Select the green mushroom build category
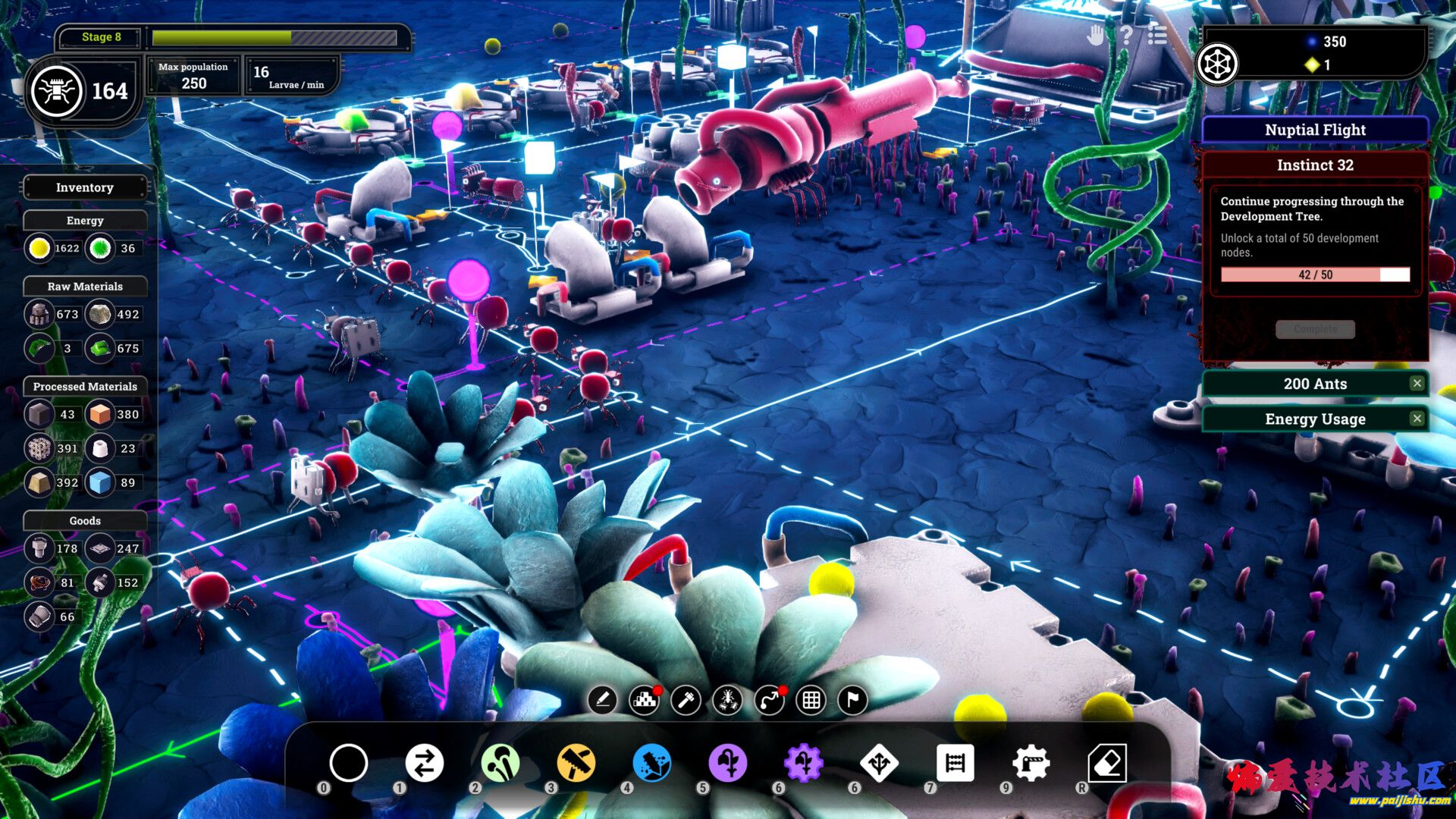This screenshot has width=1456, height=819. click(x=500, y=763)
